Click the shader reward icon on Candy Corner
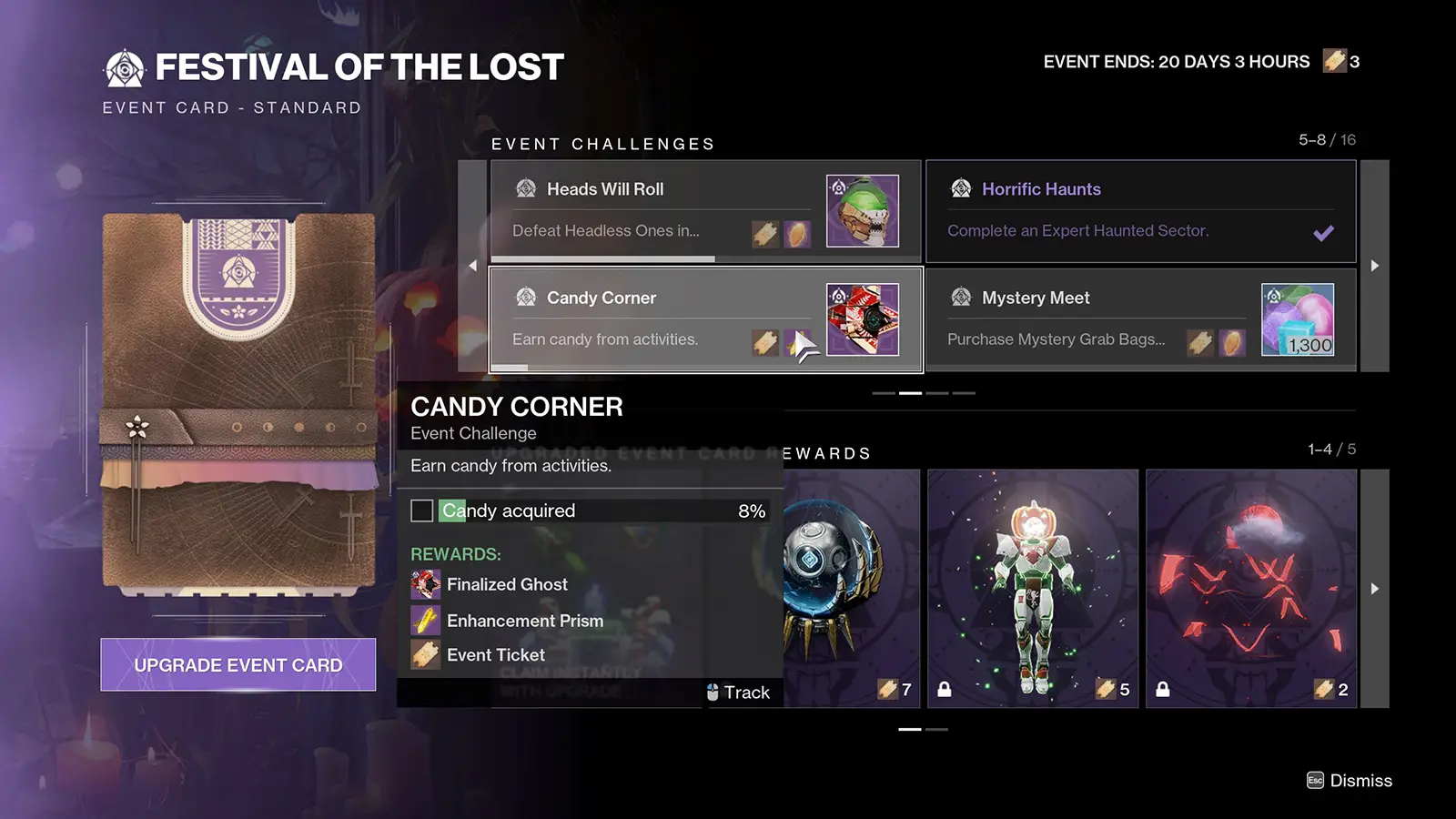Viewport: 1456px width, 819px height. 861,319
